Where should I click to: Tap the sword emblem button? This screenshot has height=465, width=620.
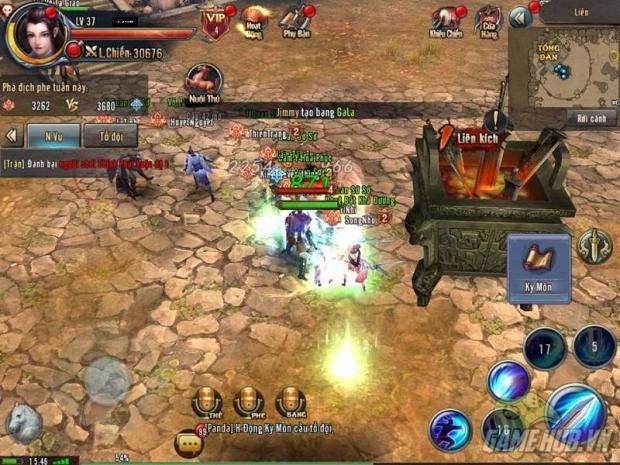594,245
